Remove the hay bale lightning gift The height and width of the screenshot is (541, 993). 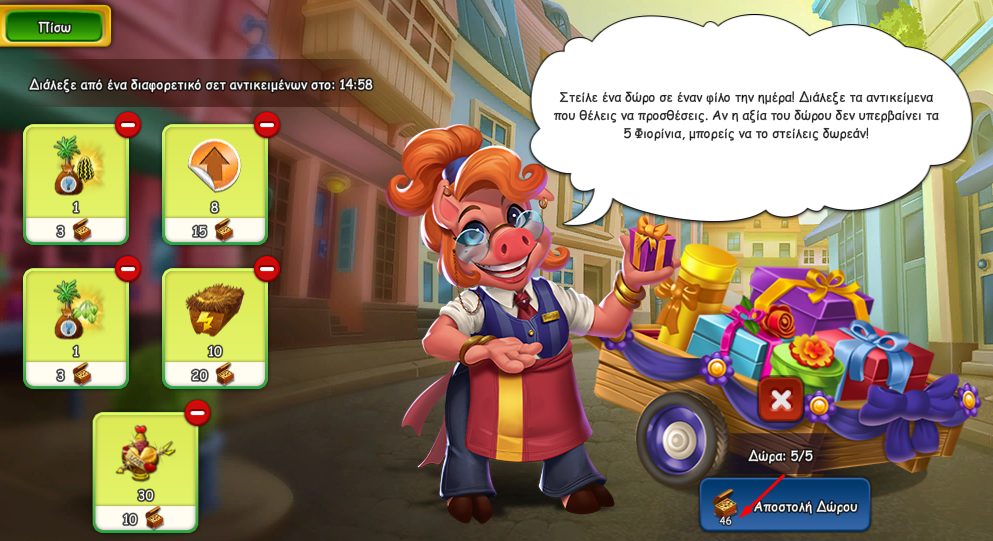tap(267, 269)
